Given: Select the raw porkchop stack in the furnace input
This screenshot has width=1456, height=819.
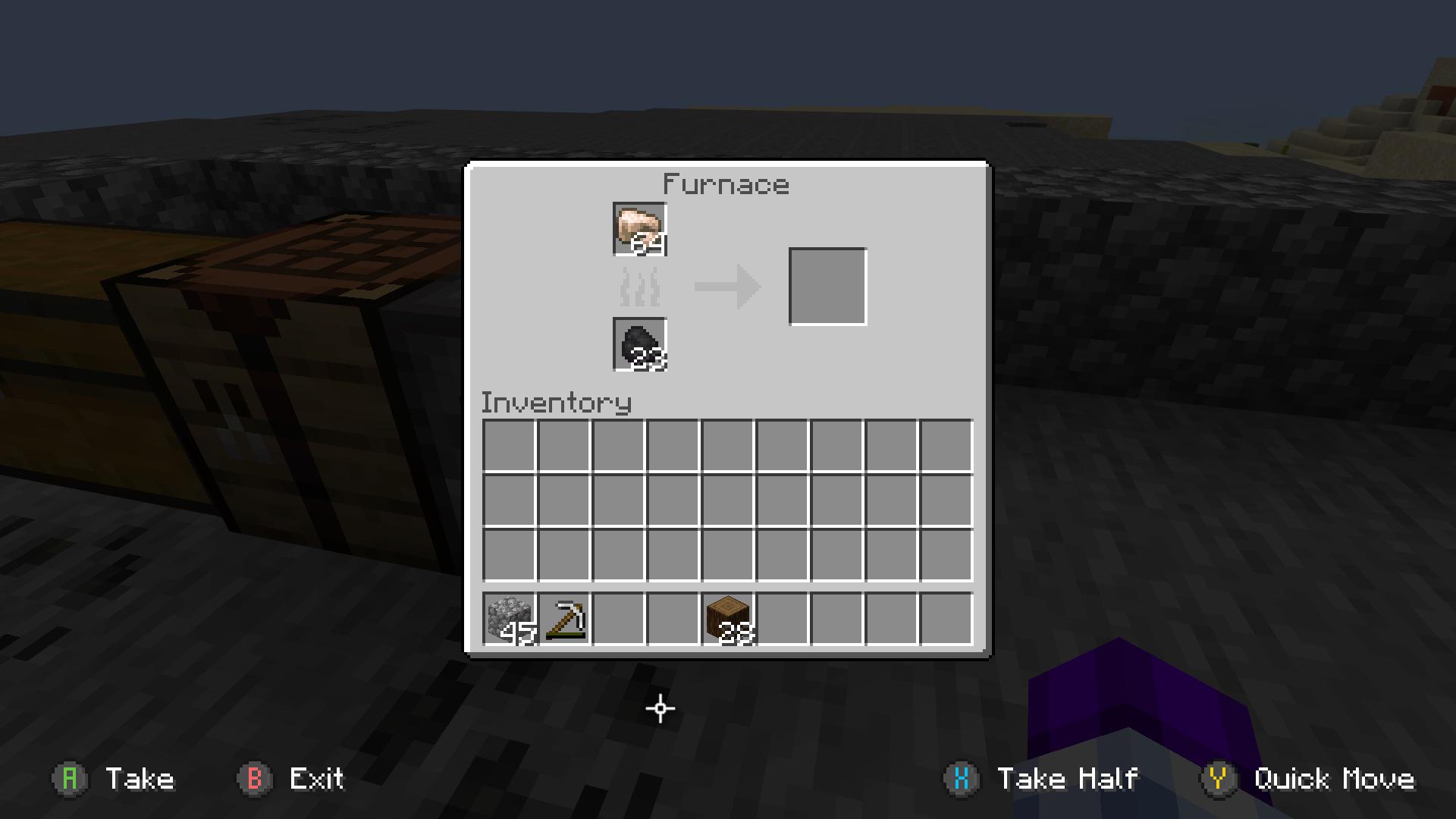Looking at the screenshot, I should tap(638, 231).
